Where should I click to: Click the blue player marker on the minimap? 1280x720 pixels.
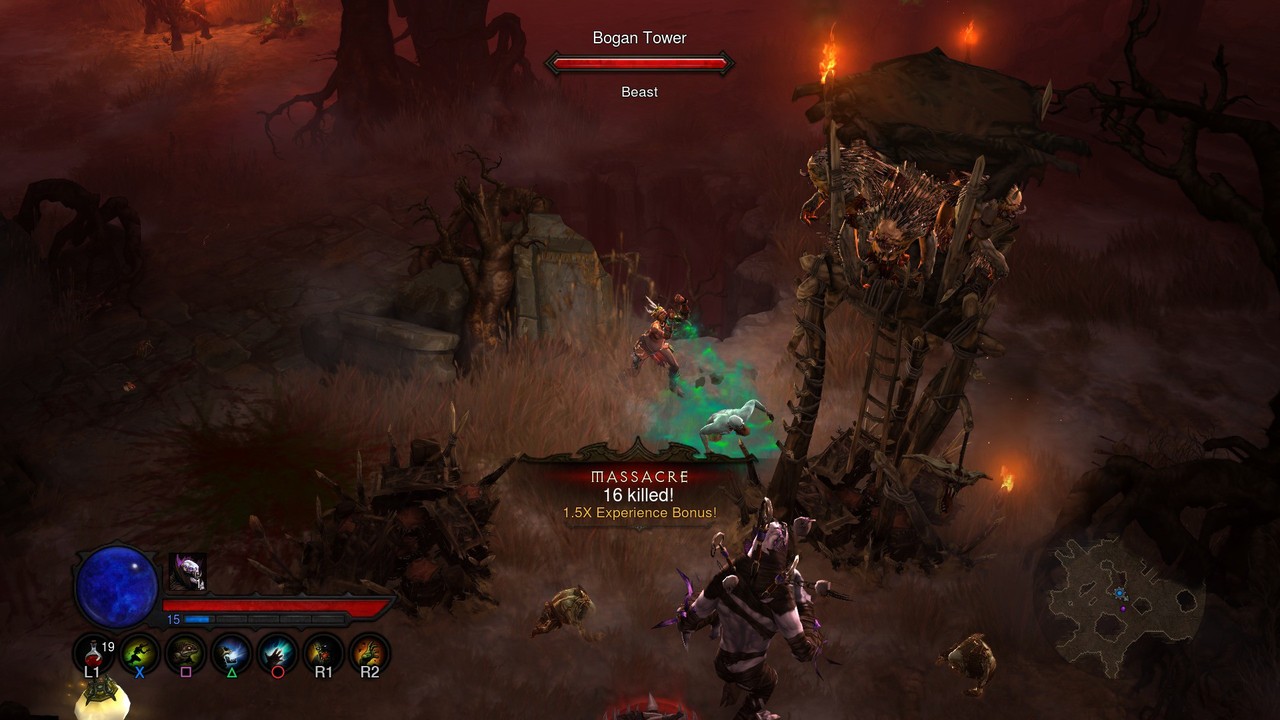point(1120,593)
